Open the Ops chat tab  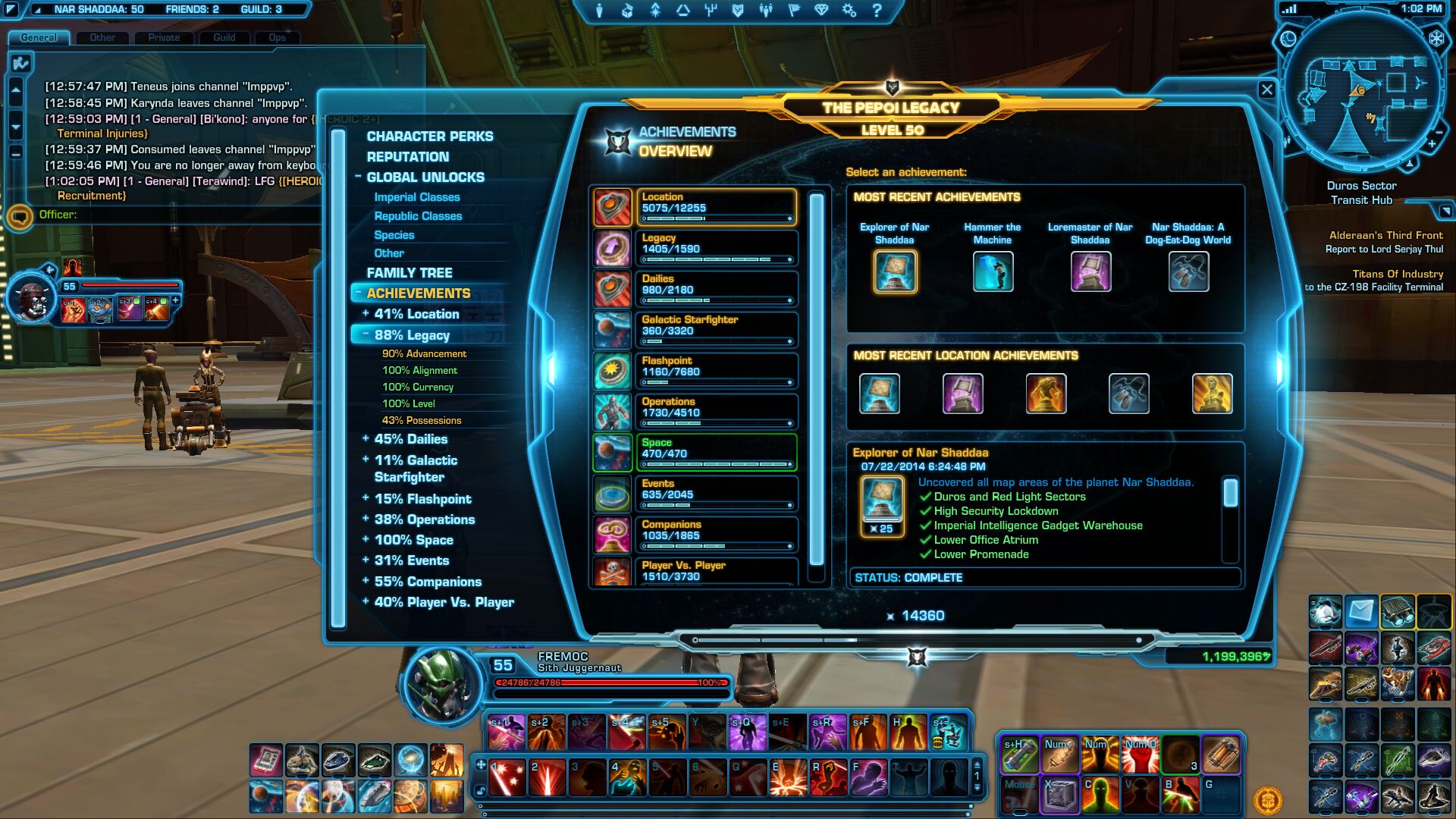(x=277, y=38)
